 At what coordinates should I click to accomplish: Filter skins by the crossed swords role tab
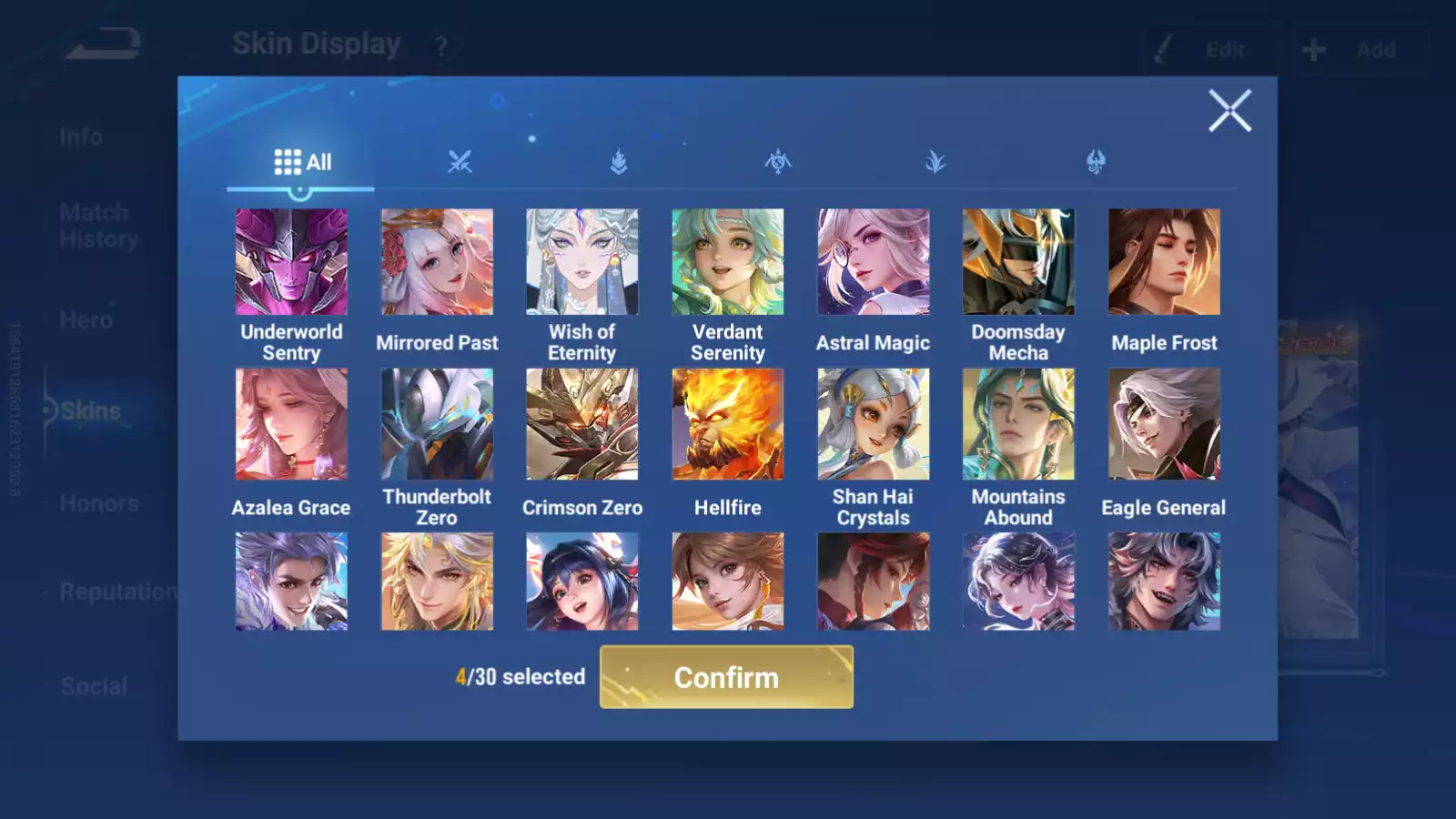click(460, 163)
